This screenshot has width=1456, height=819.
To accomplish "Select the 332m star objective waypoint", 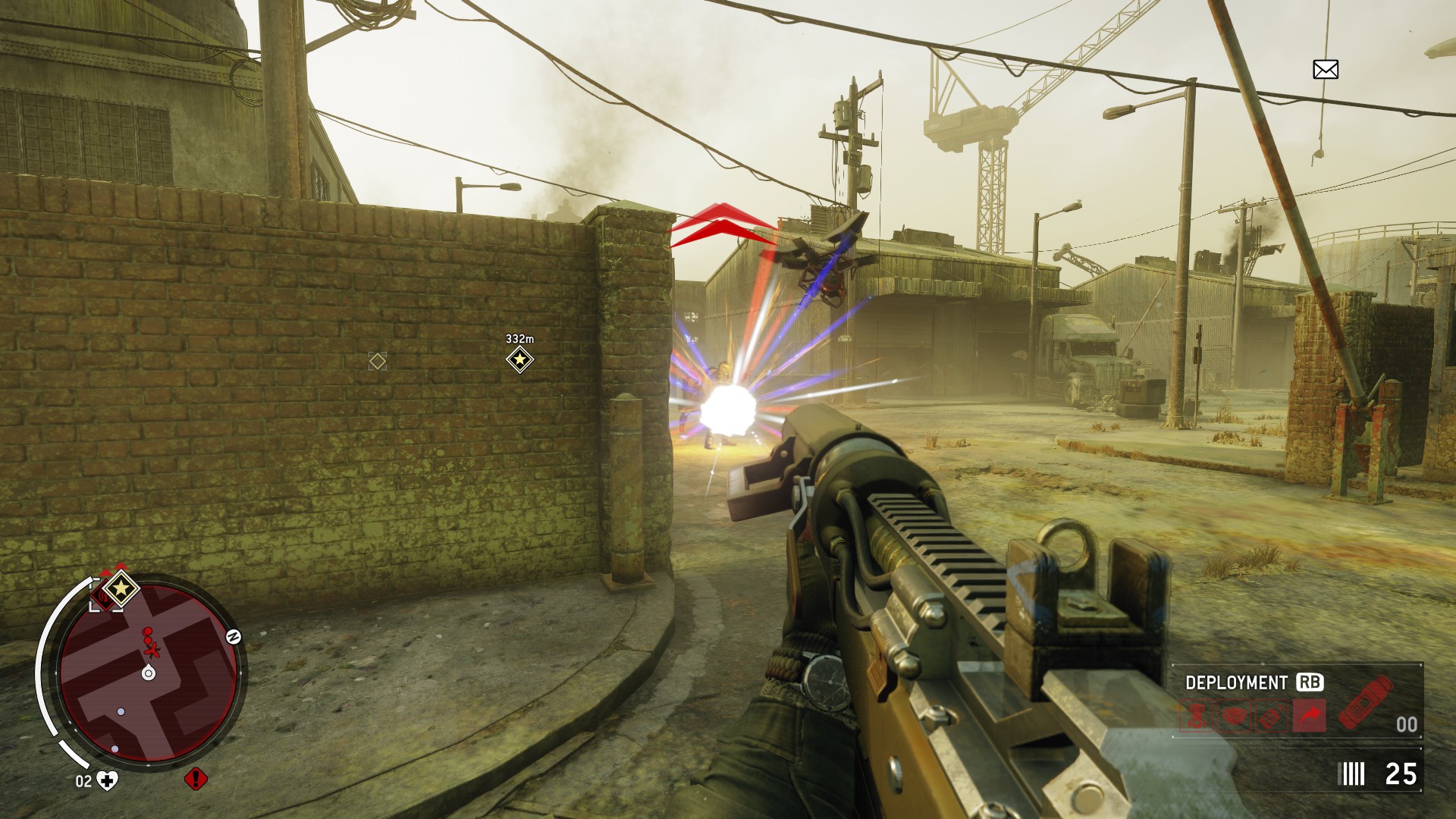I will point(519,359).
